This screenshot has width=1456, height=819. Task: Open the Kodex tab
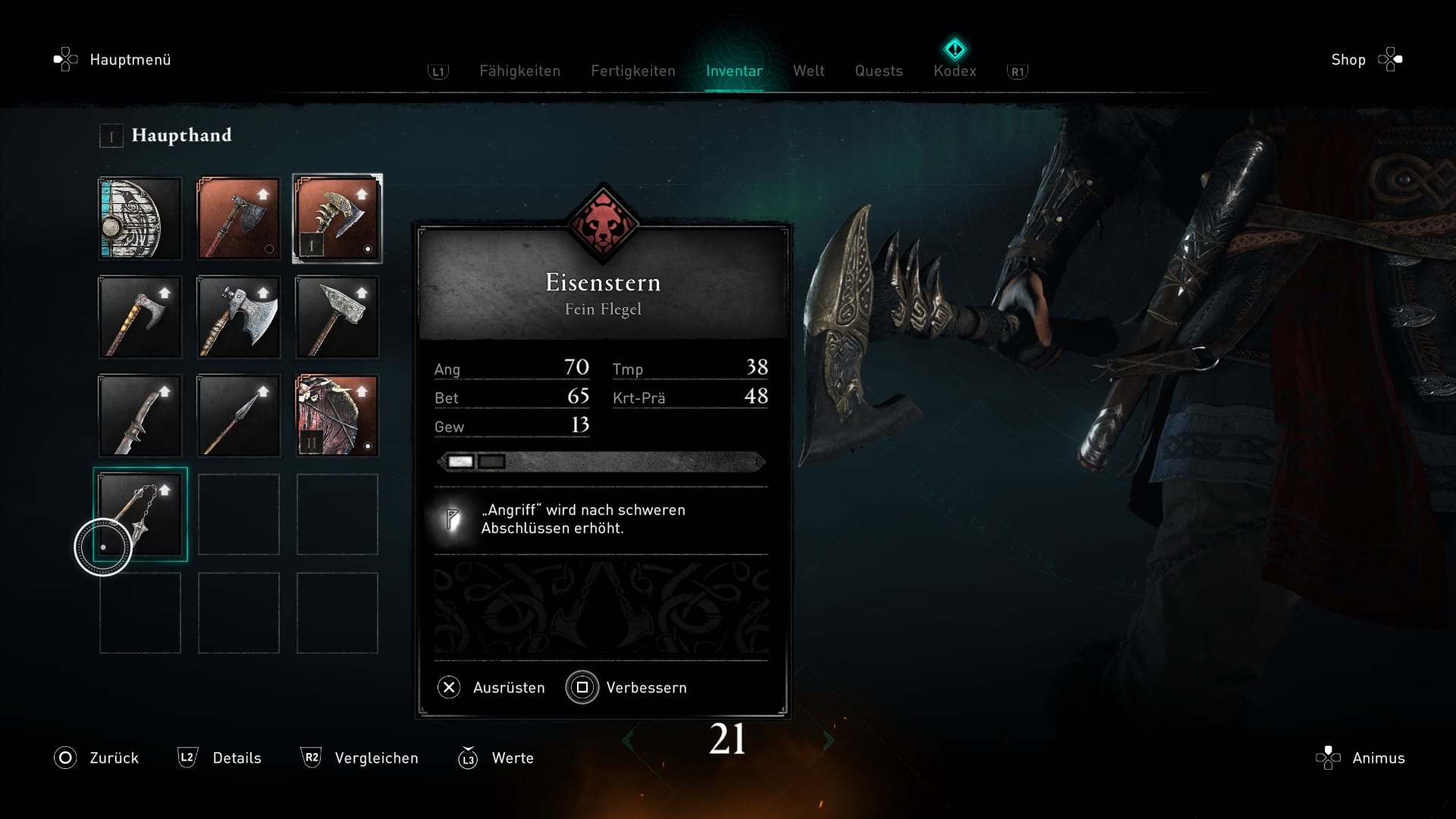coord(955,71)
